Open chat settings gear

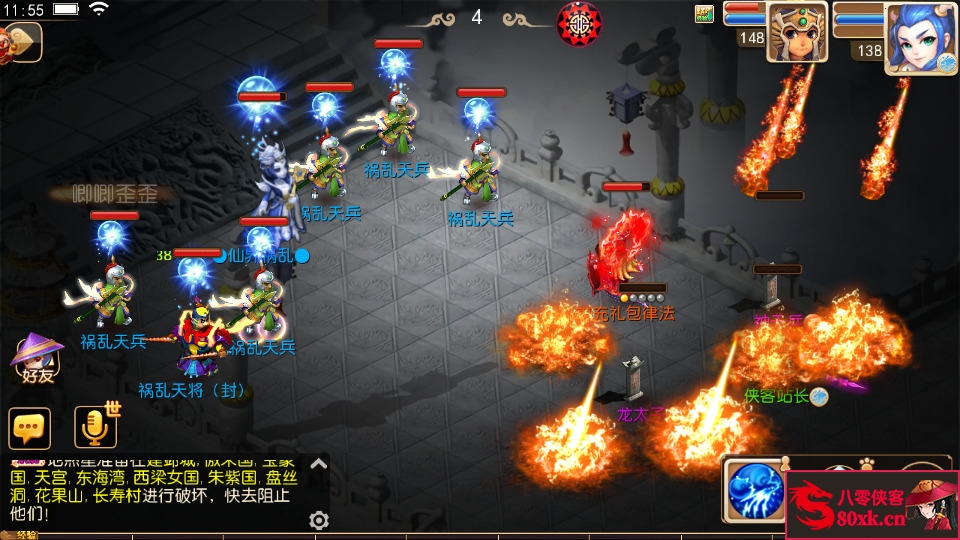319,520
